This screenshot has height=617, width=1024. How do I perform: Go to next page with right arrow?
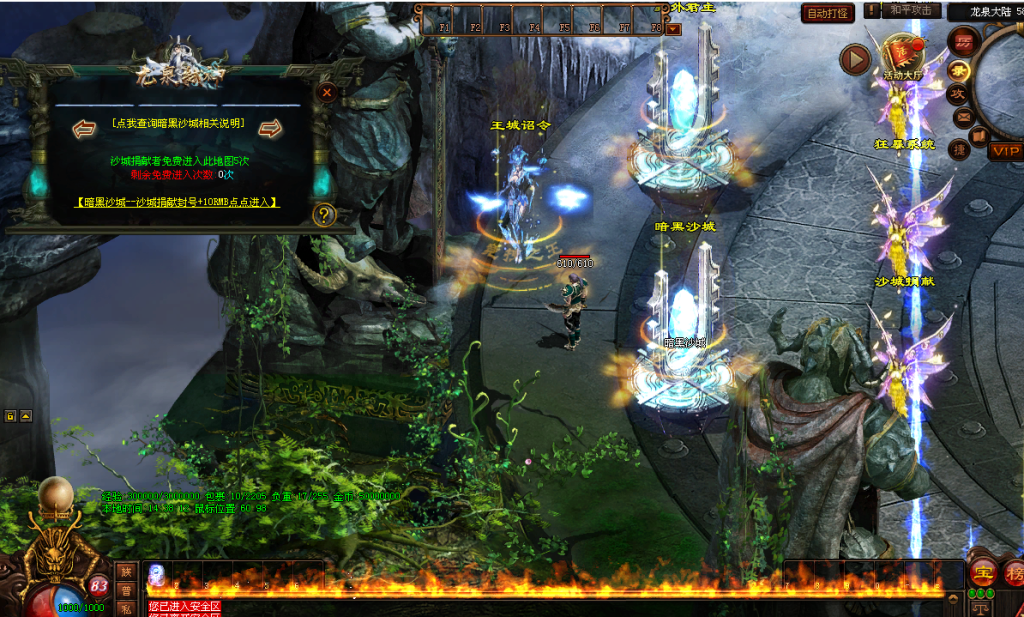coord(270,128)
